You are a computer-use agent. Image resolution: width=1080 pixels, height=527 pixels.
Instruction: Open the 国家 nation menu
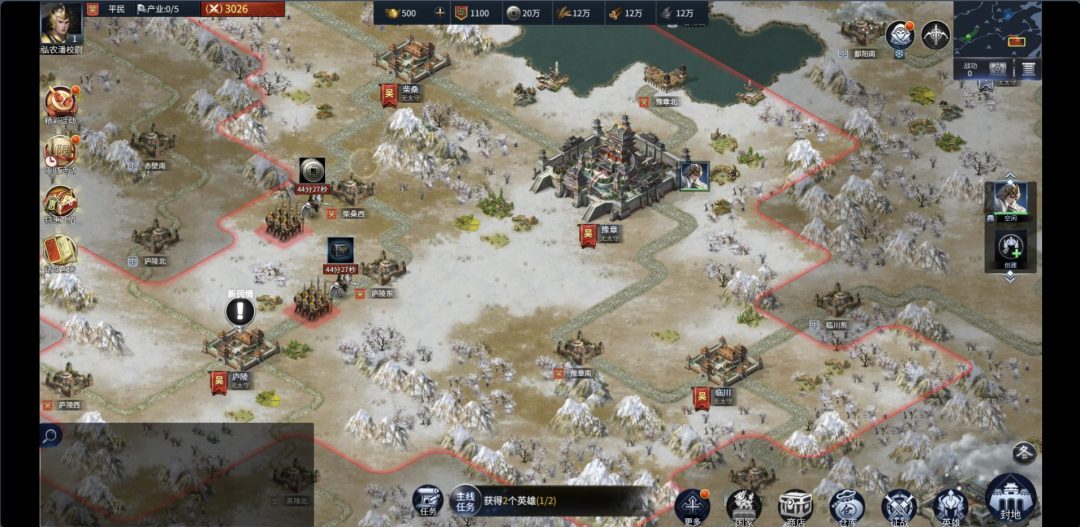(x=744, y=505)
